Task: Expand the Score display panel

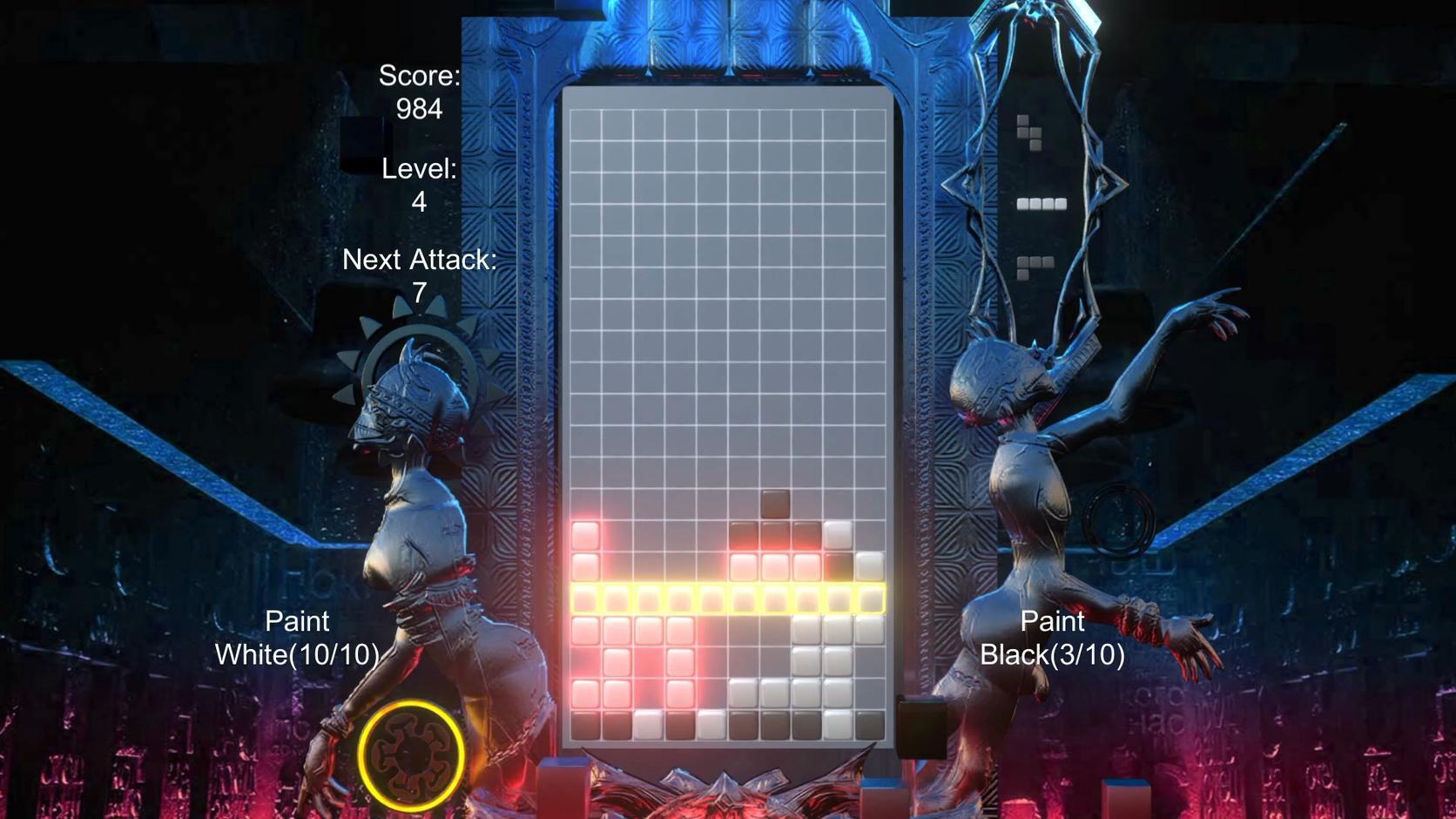Action: [418, 91]
